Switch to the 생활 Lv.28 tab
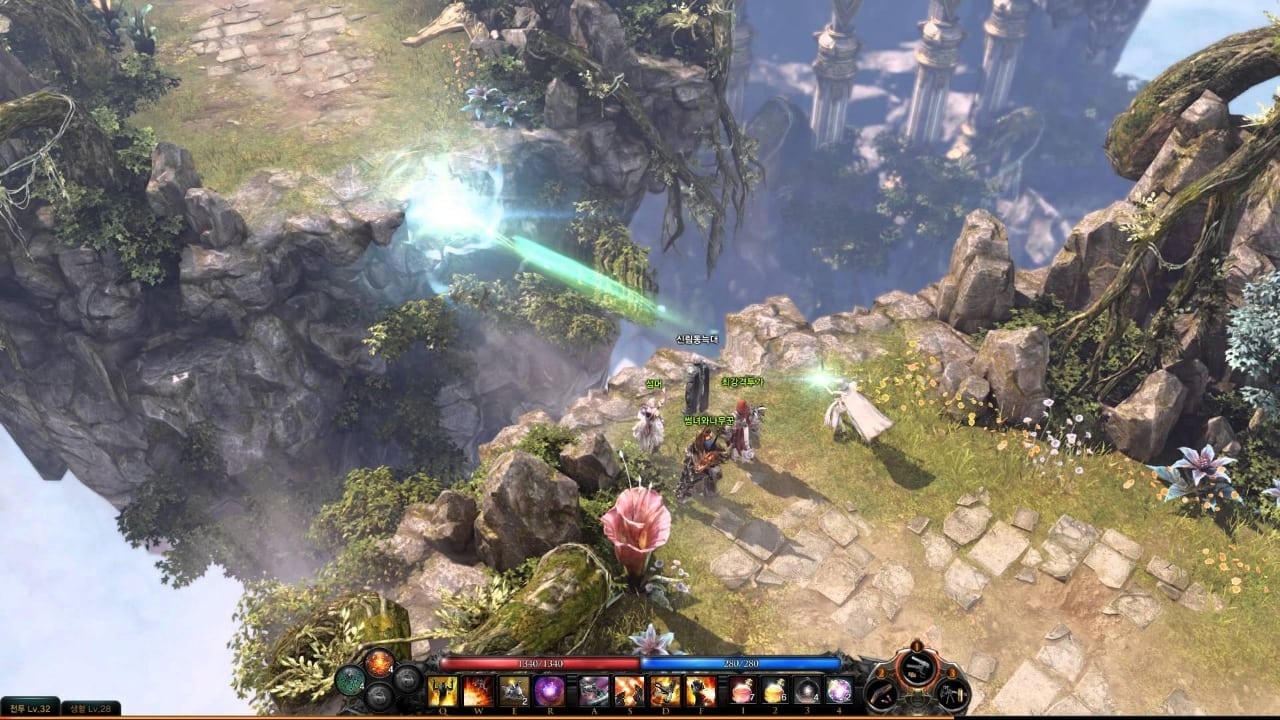This screenshot has height=720, width=1280. tap(92, 708)
